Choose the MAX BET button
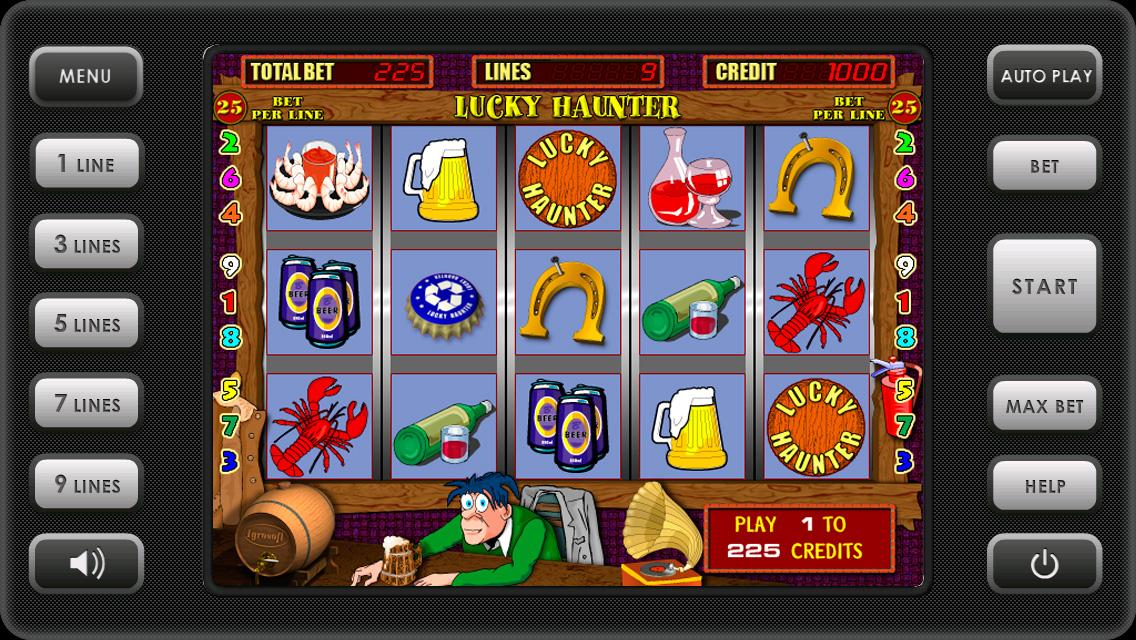This screenshot has height=640, width=1136. pyautogui.click(x=1045, y=406)
